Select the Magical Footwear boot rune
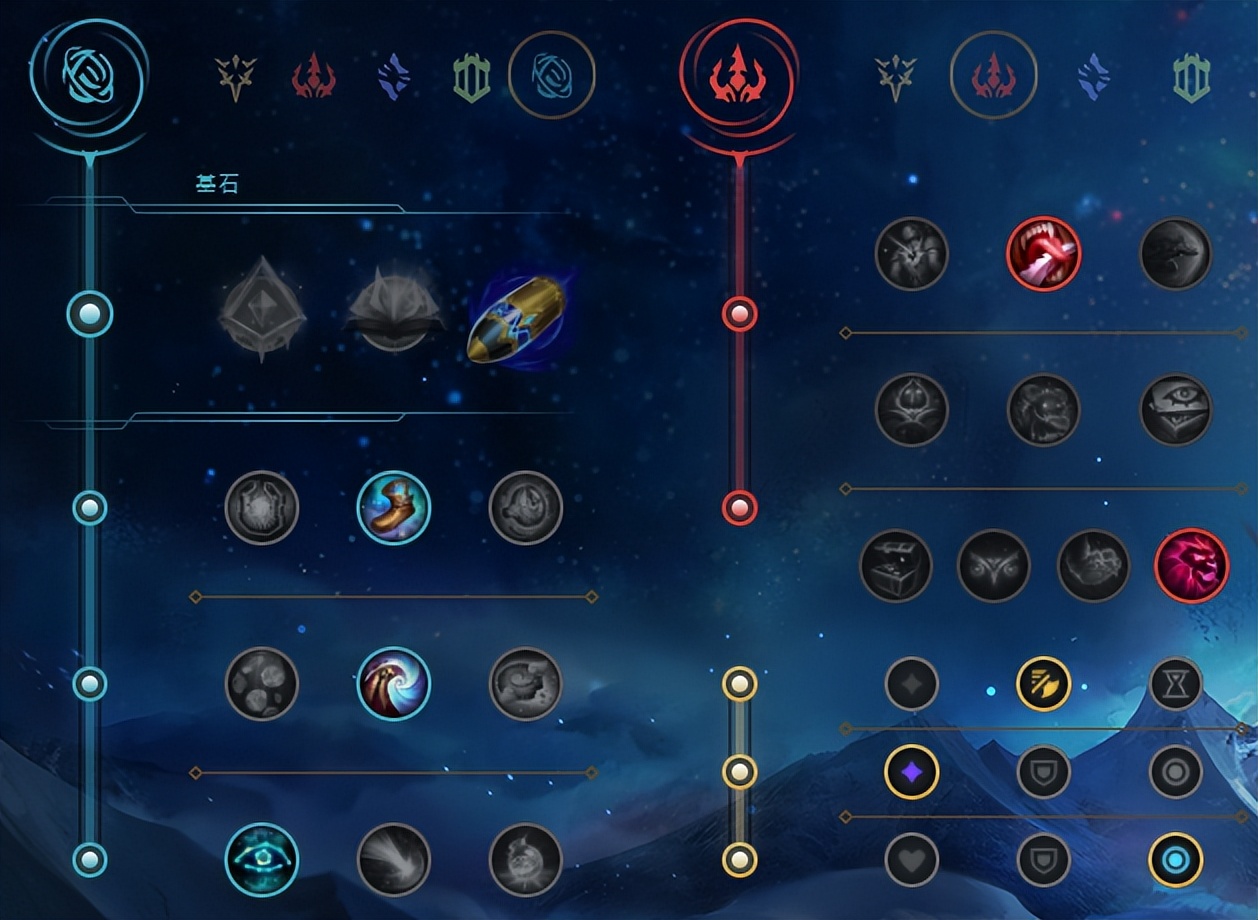Image resolution: width=1258 pixels, height=920 pixels. 394,508
